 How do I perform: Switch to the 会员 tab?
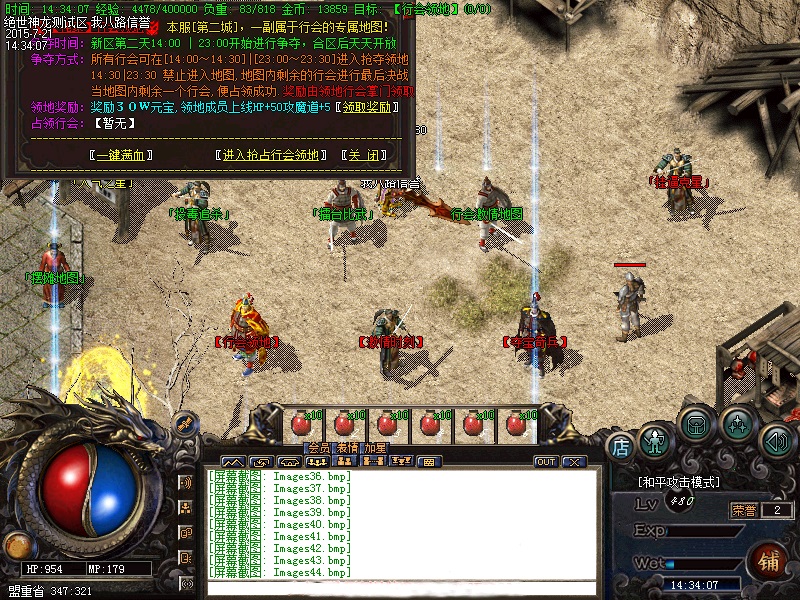[318, 448]
